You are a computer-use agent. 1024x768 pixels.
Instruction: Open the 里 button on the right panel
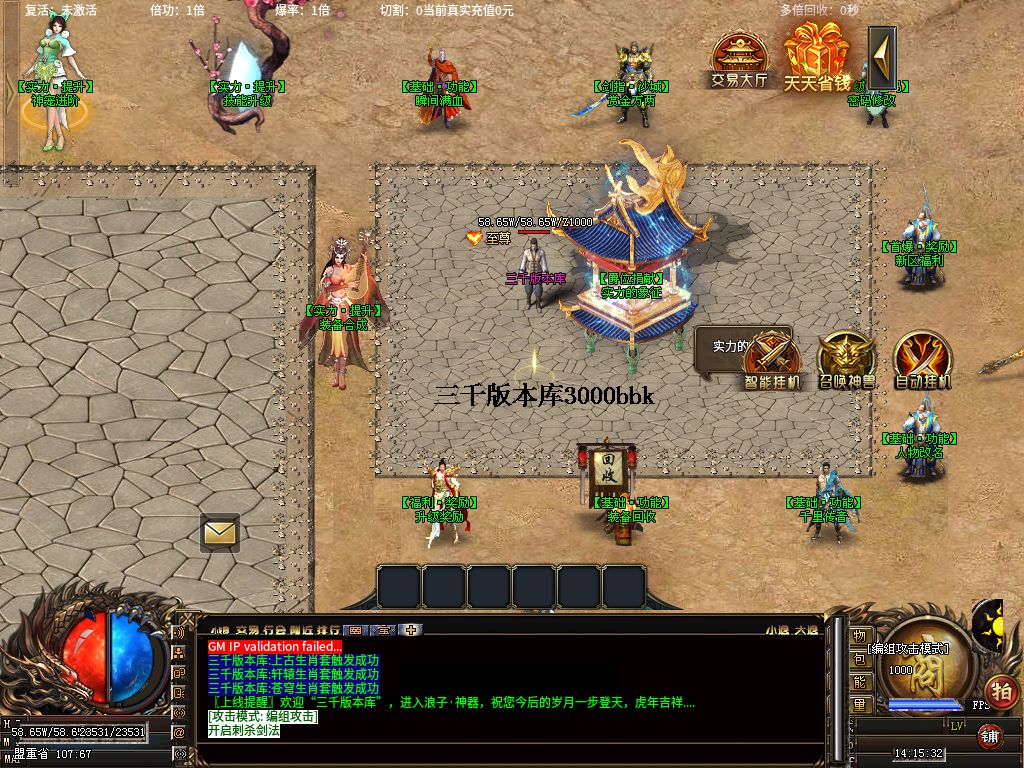click(x=859, y=705)
